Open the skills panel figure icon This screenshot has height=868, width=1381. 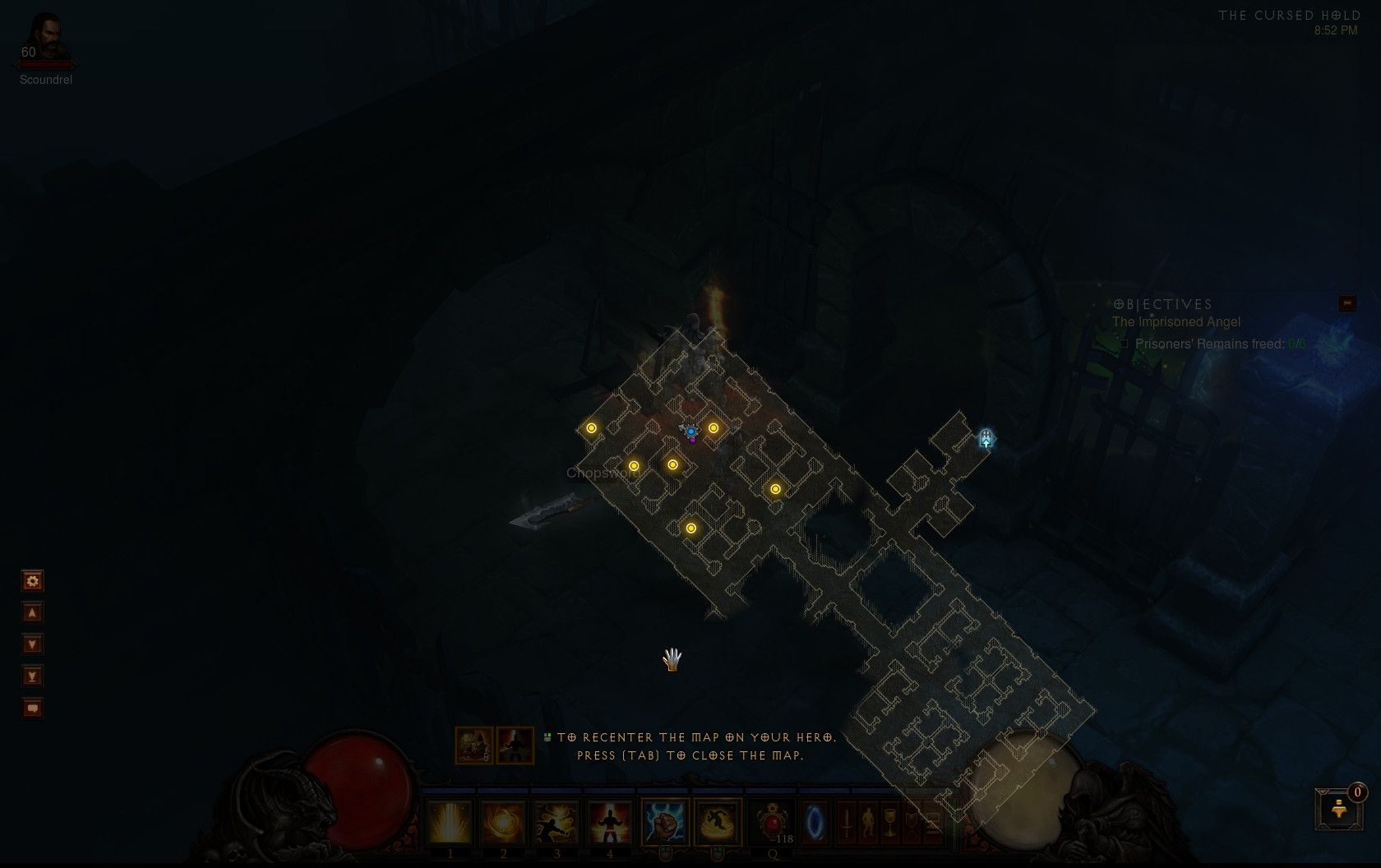pos(867,822)
